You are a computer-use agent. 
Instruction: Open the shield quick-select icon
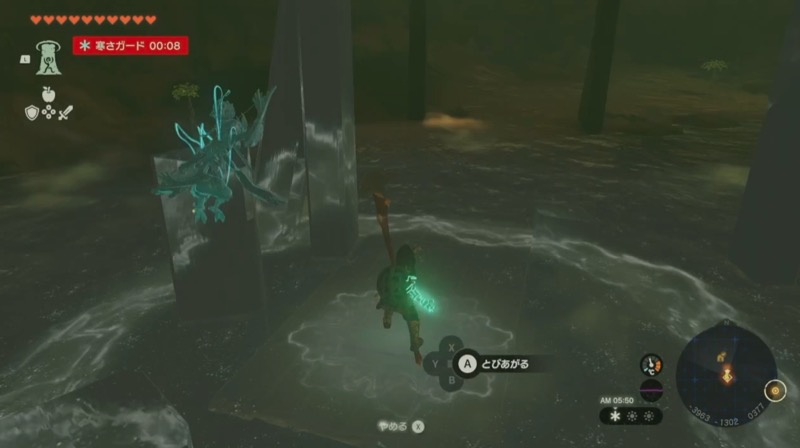tap(31, 112)
